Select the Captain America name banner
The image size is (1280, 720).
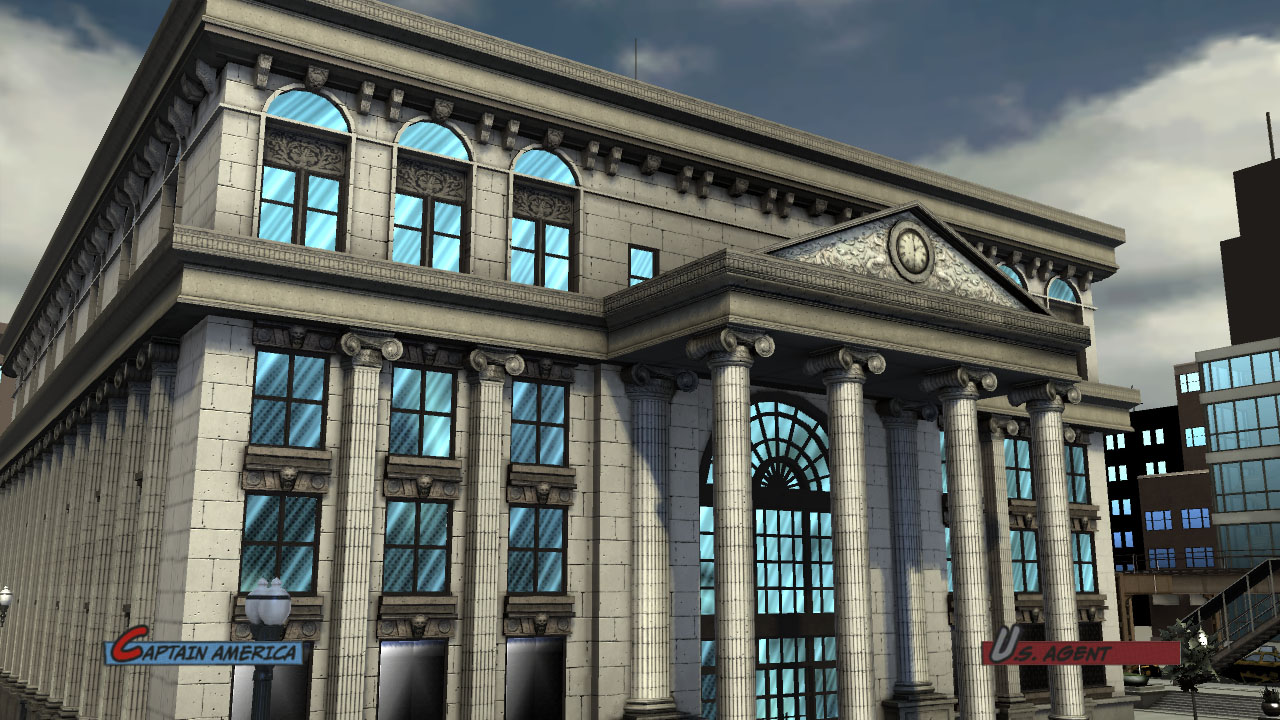pyautogui.click(x=206, y=652)
